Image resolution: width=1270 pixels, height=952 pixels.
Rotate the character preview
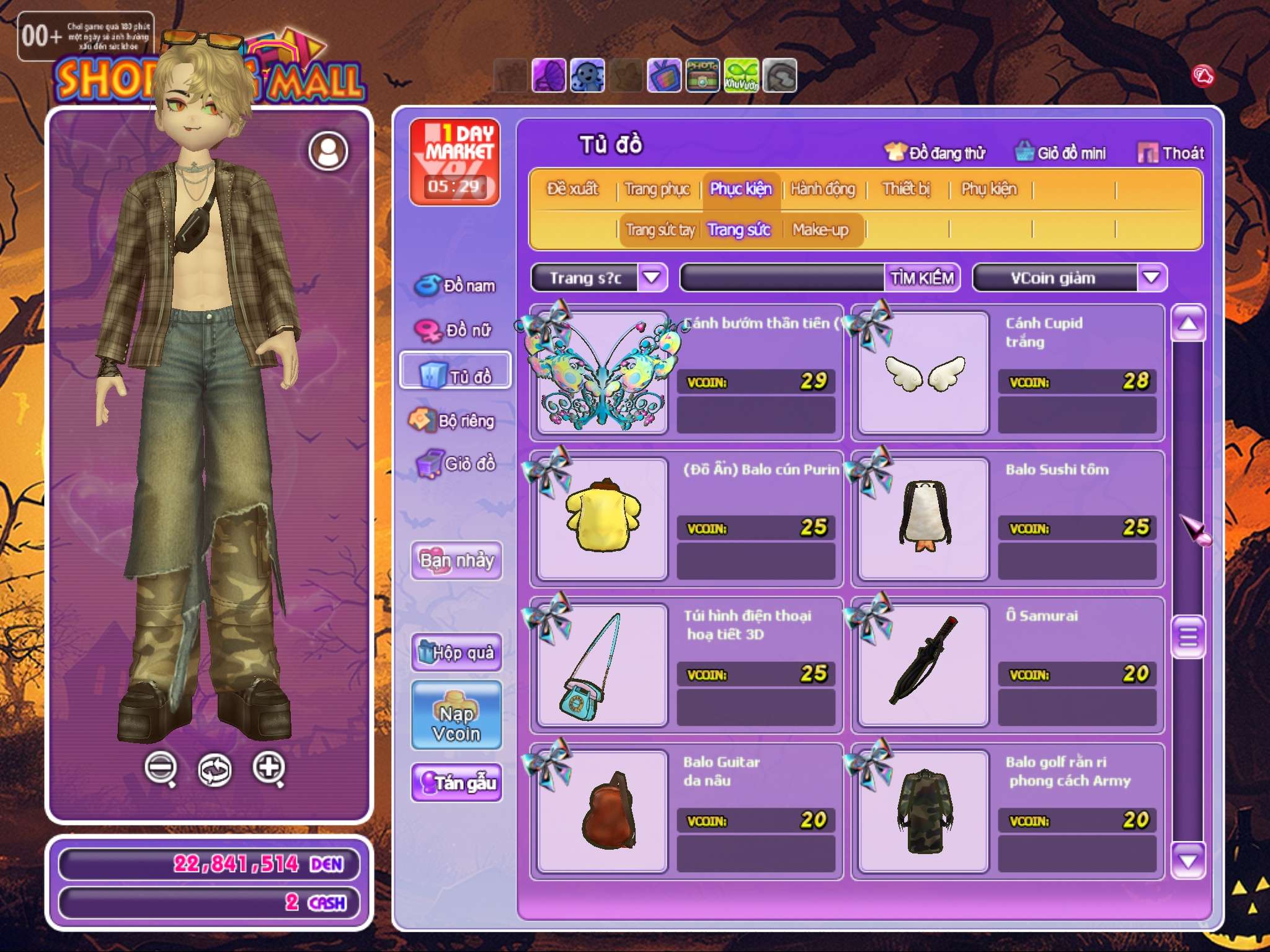(215, 770)
